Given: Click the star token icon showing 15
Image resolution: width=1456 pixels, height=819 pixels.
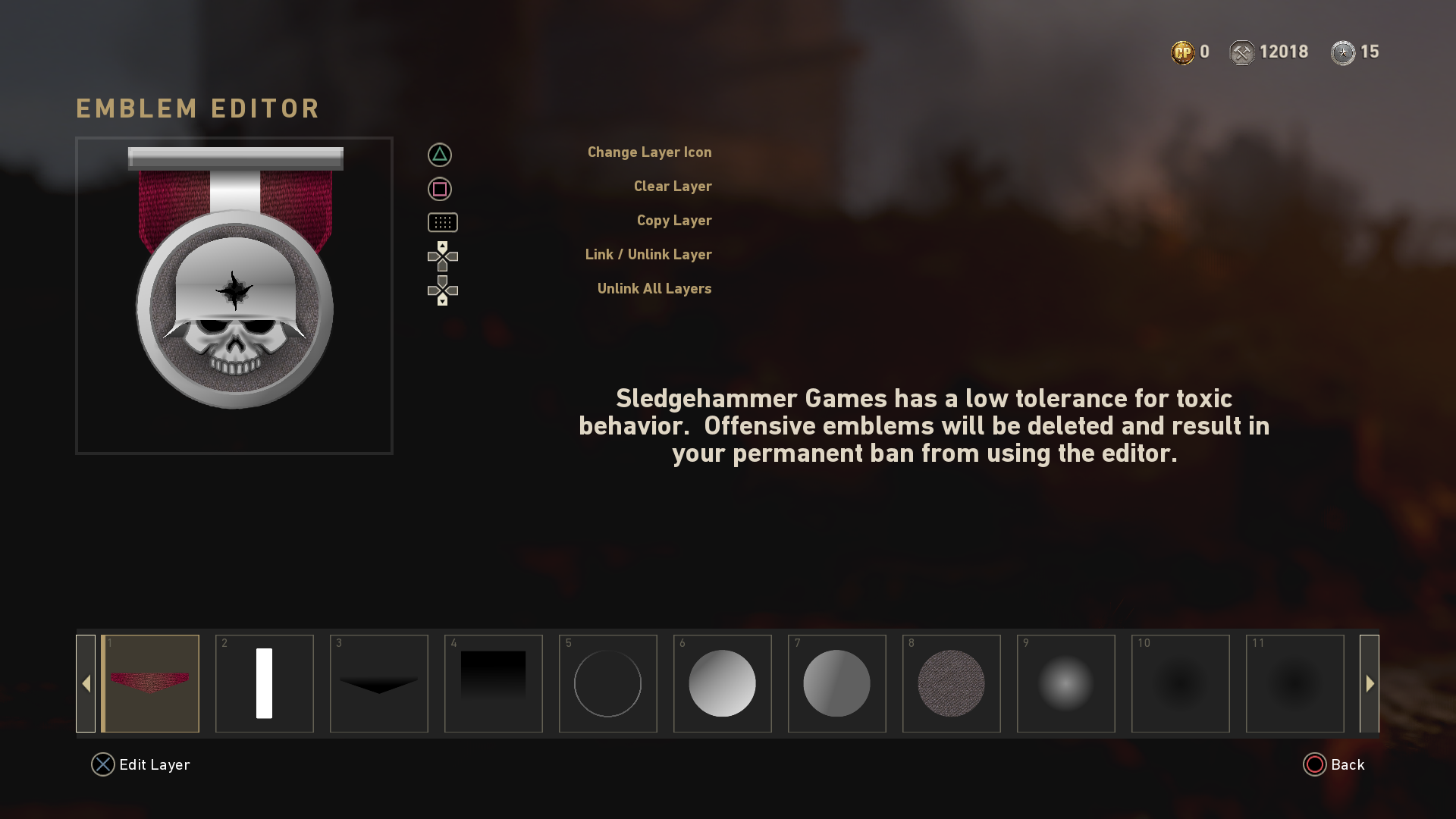Looking at the screenshot, I should 1342,52.
